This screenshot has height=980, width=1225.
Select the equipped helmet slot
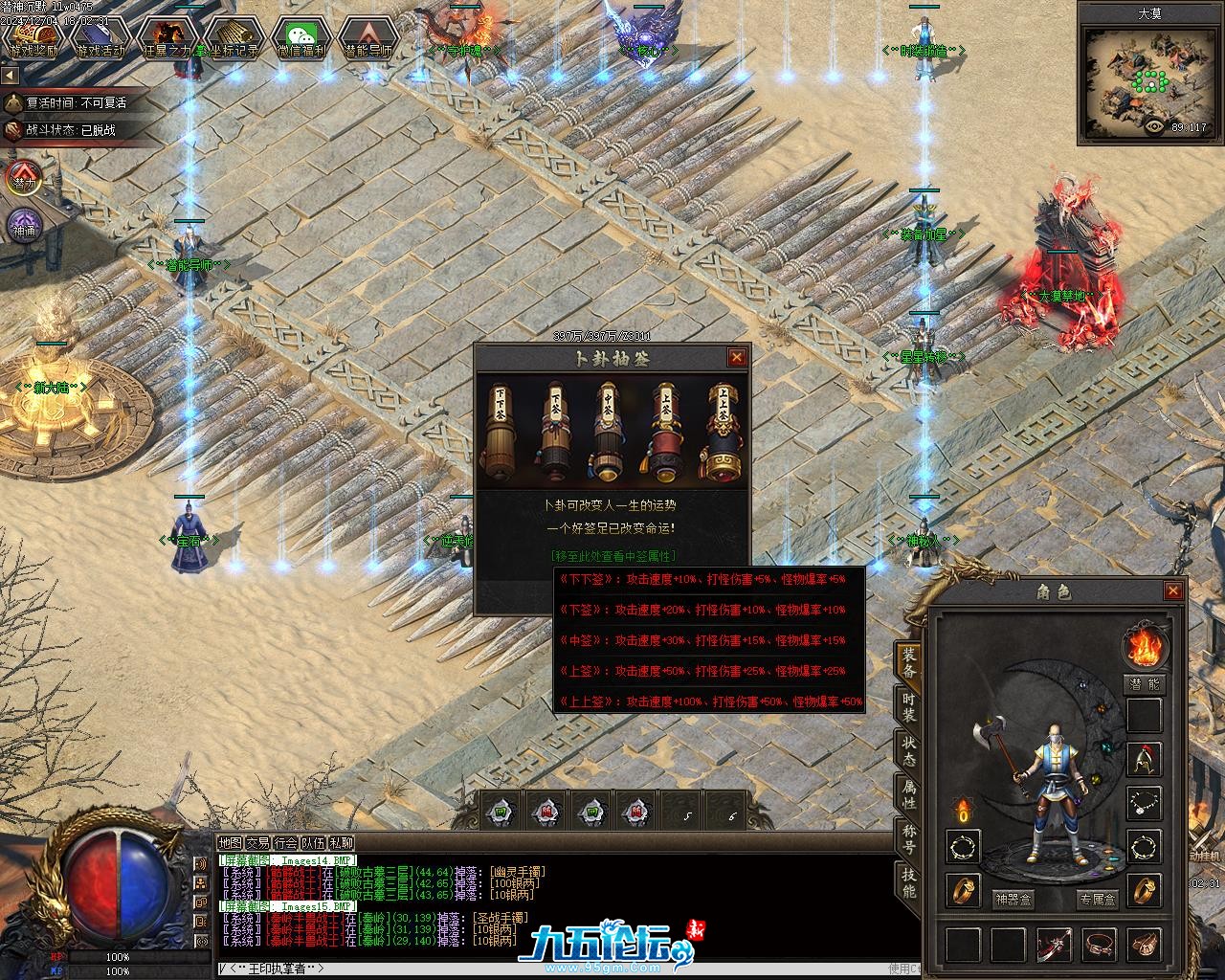click(1144, 759)
